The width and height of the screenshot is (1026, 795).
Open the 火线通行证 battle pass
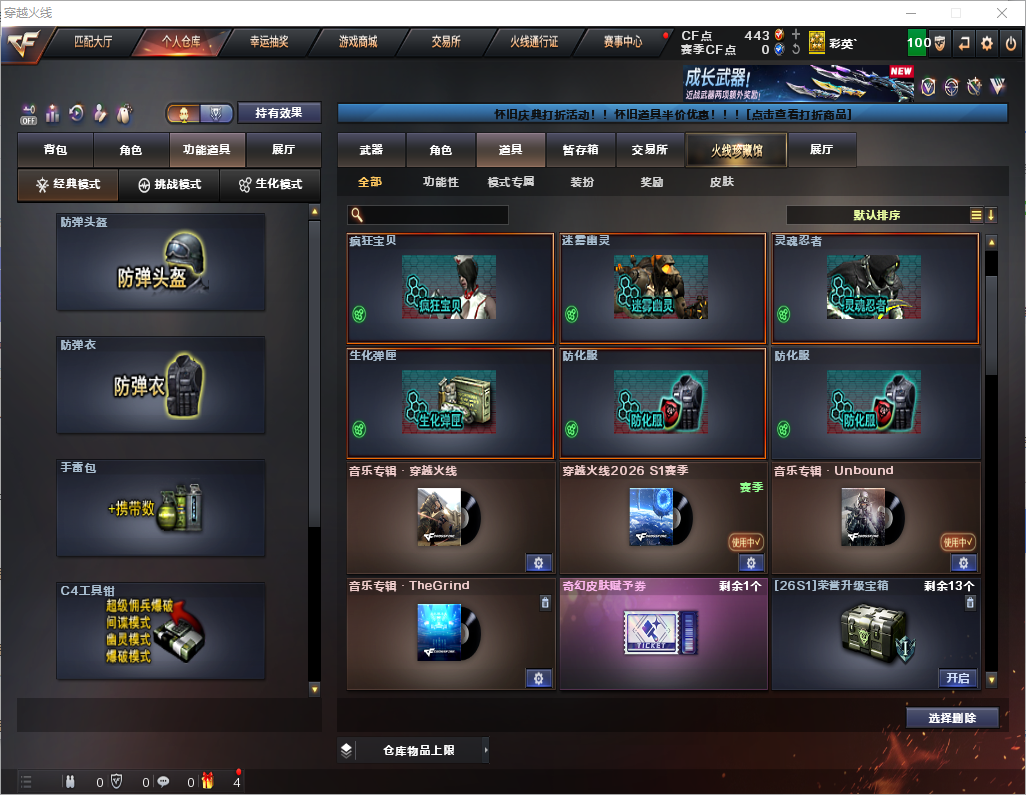click(x=533, y=42)
